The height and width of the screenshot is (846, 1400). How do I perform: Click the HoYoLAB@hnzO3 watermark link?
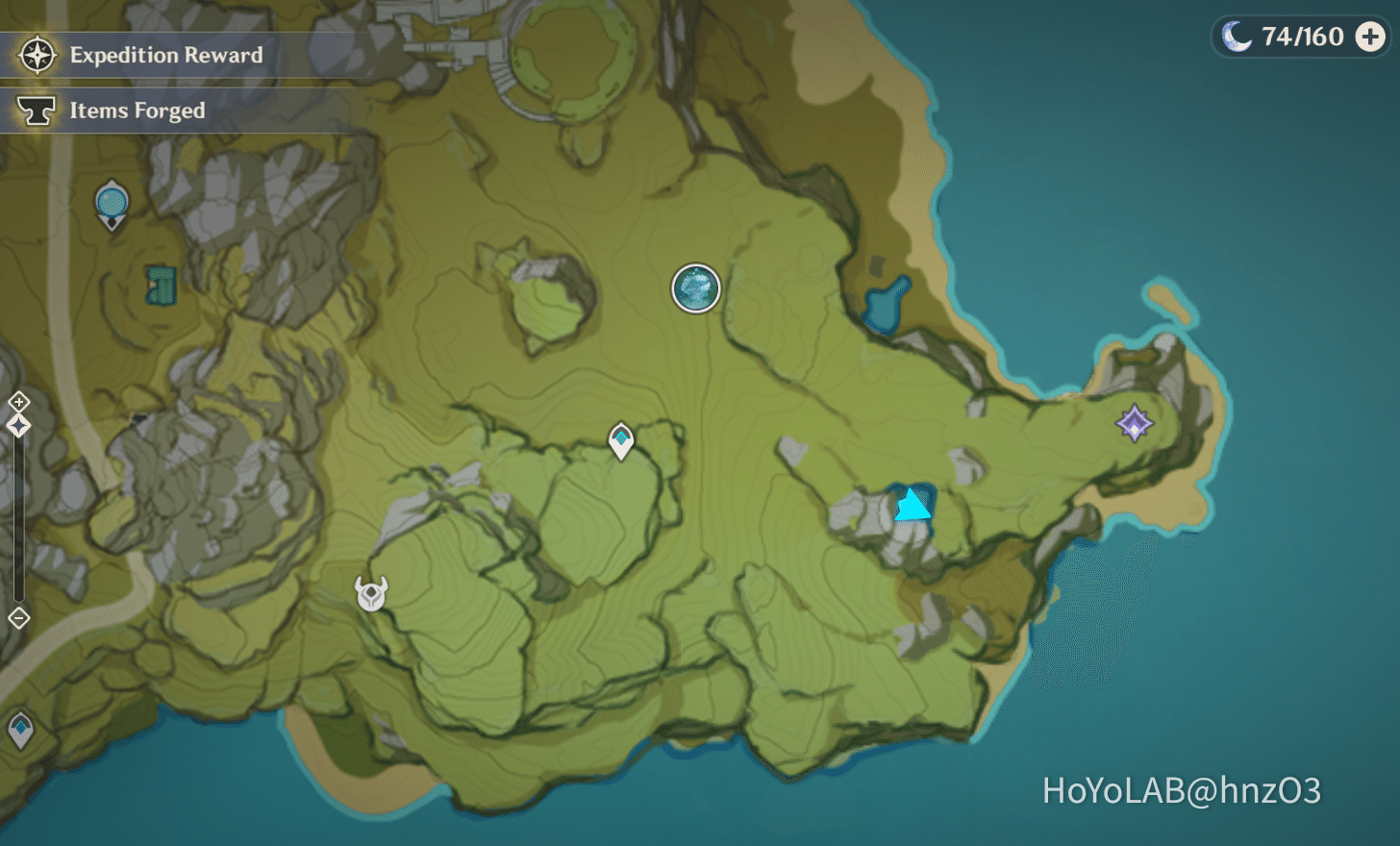(x=1182, y=786)
